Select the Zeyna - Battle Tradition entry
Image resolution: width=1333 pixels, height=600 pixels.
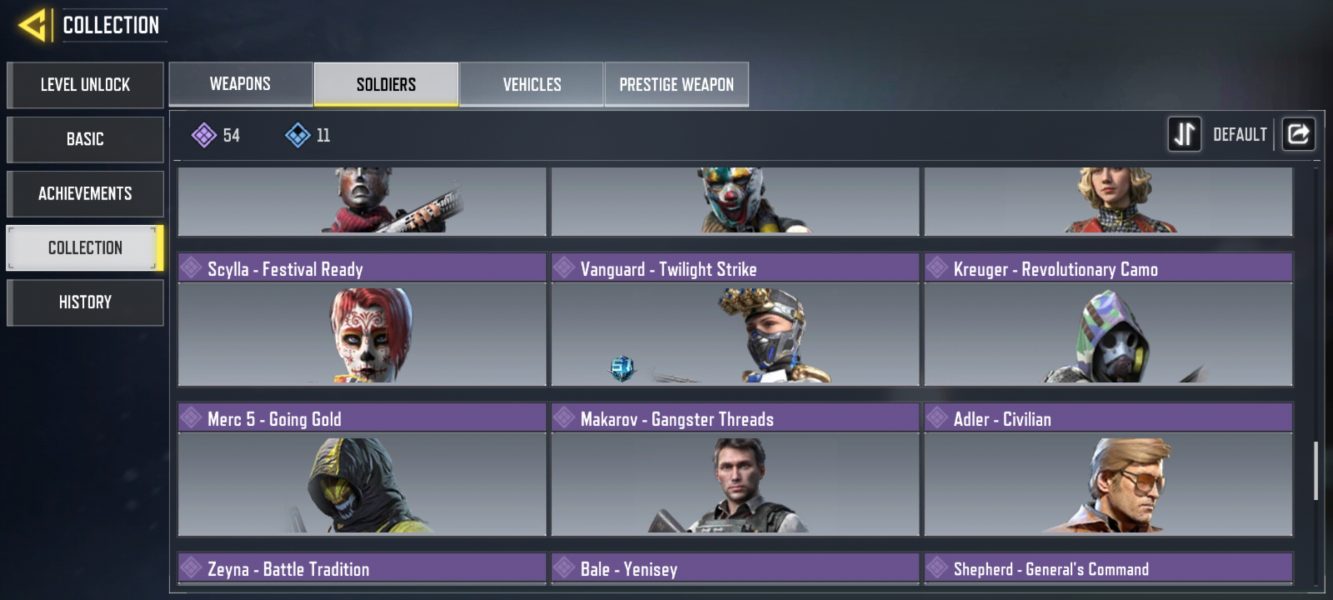pyautogui.click(x=362, y=569)
